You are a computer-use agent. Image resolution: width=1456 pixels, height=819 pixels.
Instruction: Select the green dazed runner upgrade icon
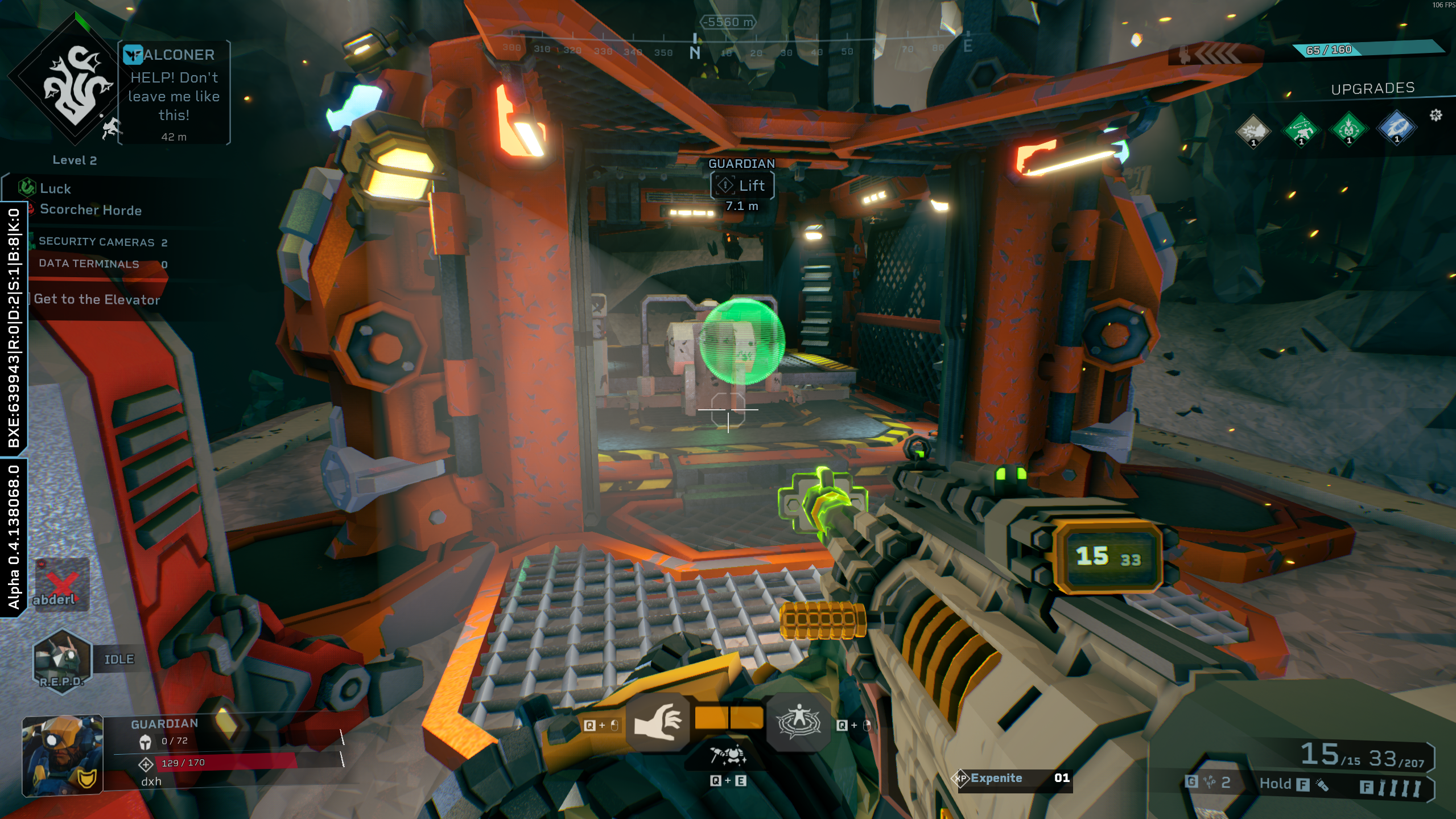click(1301, 130)
